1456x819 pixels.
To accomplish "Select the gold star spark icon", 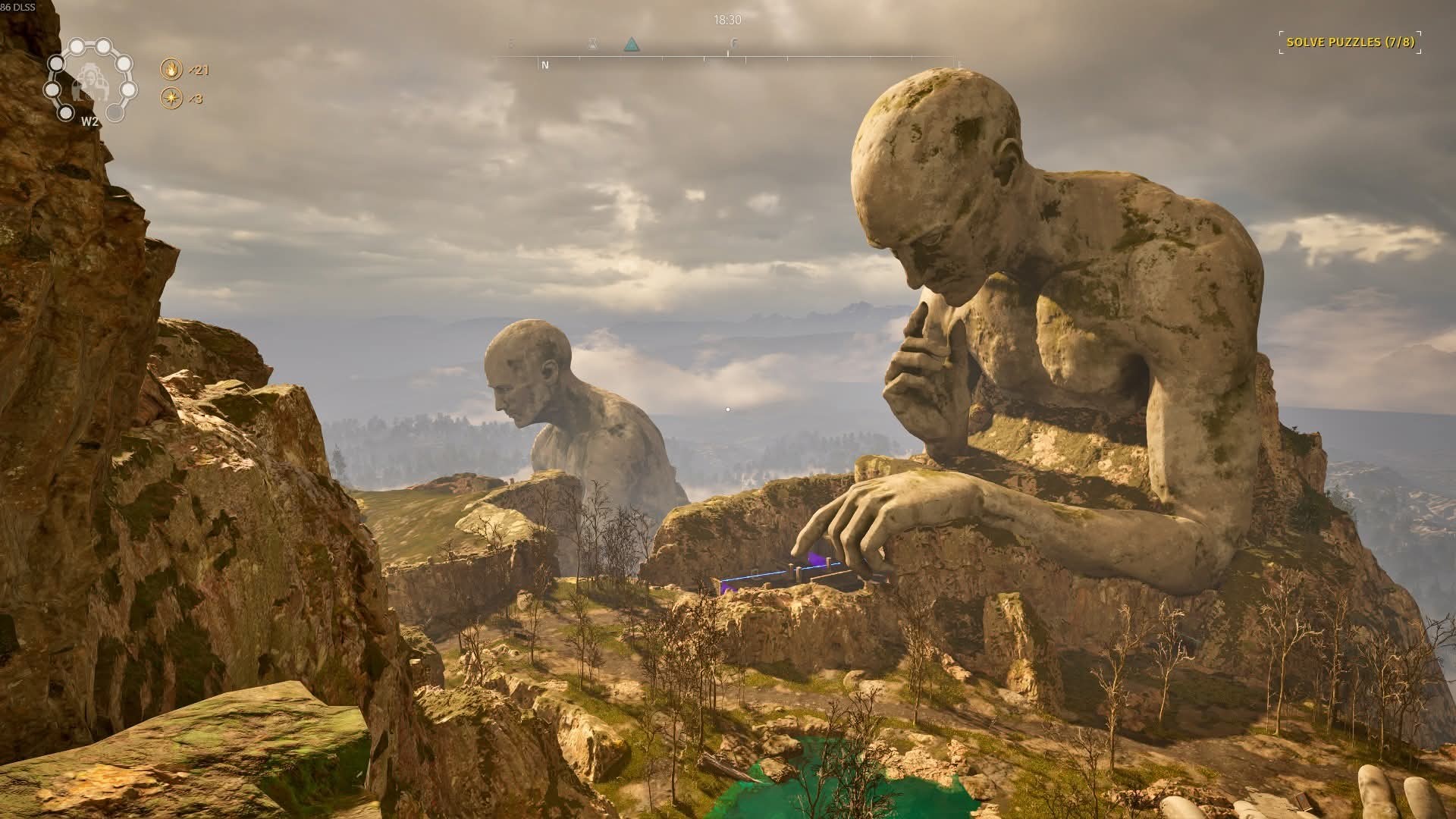I will pyautogui.click(x=171, y=99).
